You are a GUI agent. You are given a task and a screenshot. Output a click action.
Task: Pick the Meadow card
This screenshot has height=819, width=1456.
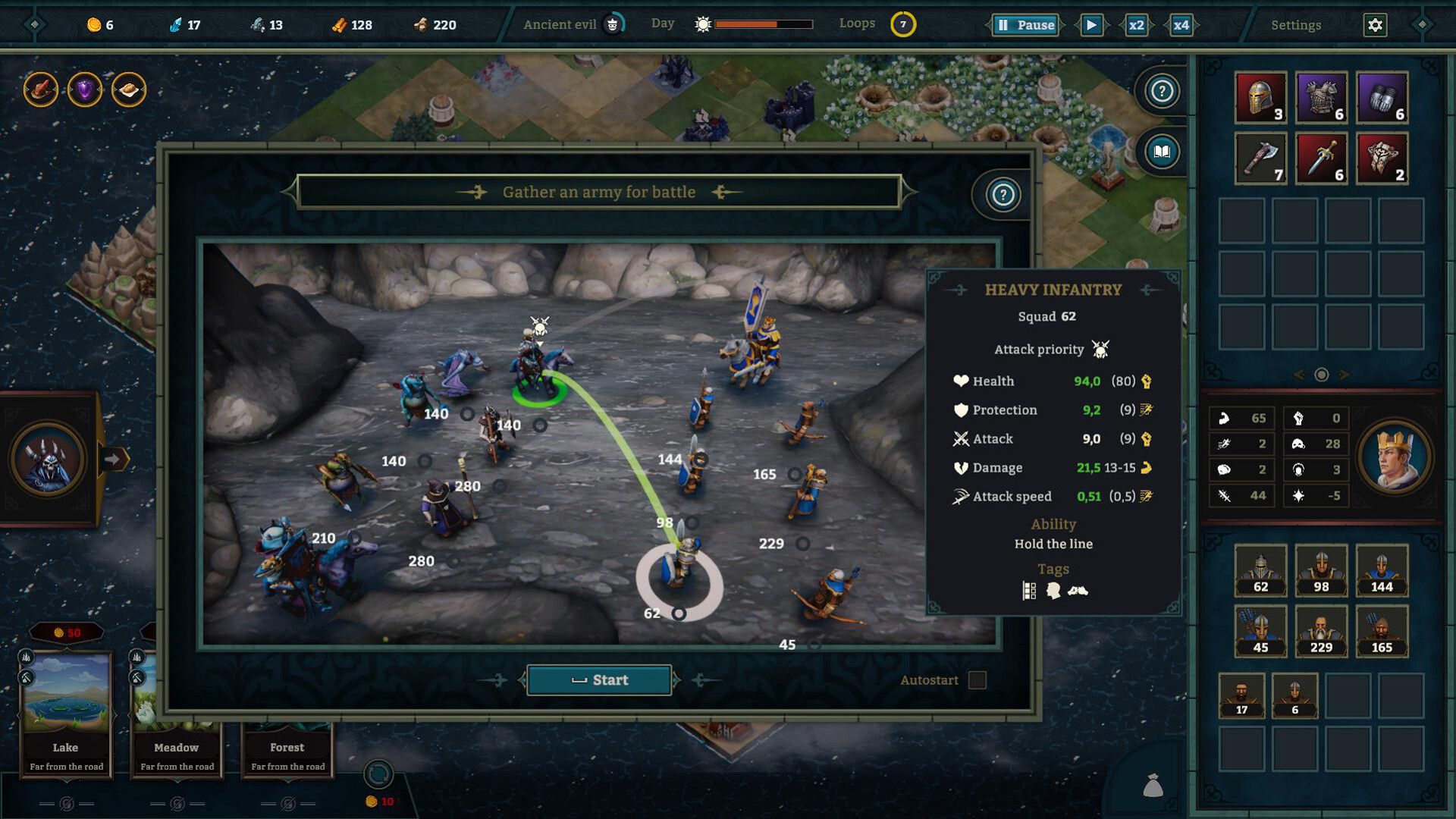(177, 713)
